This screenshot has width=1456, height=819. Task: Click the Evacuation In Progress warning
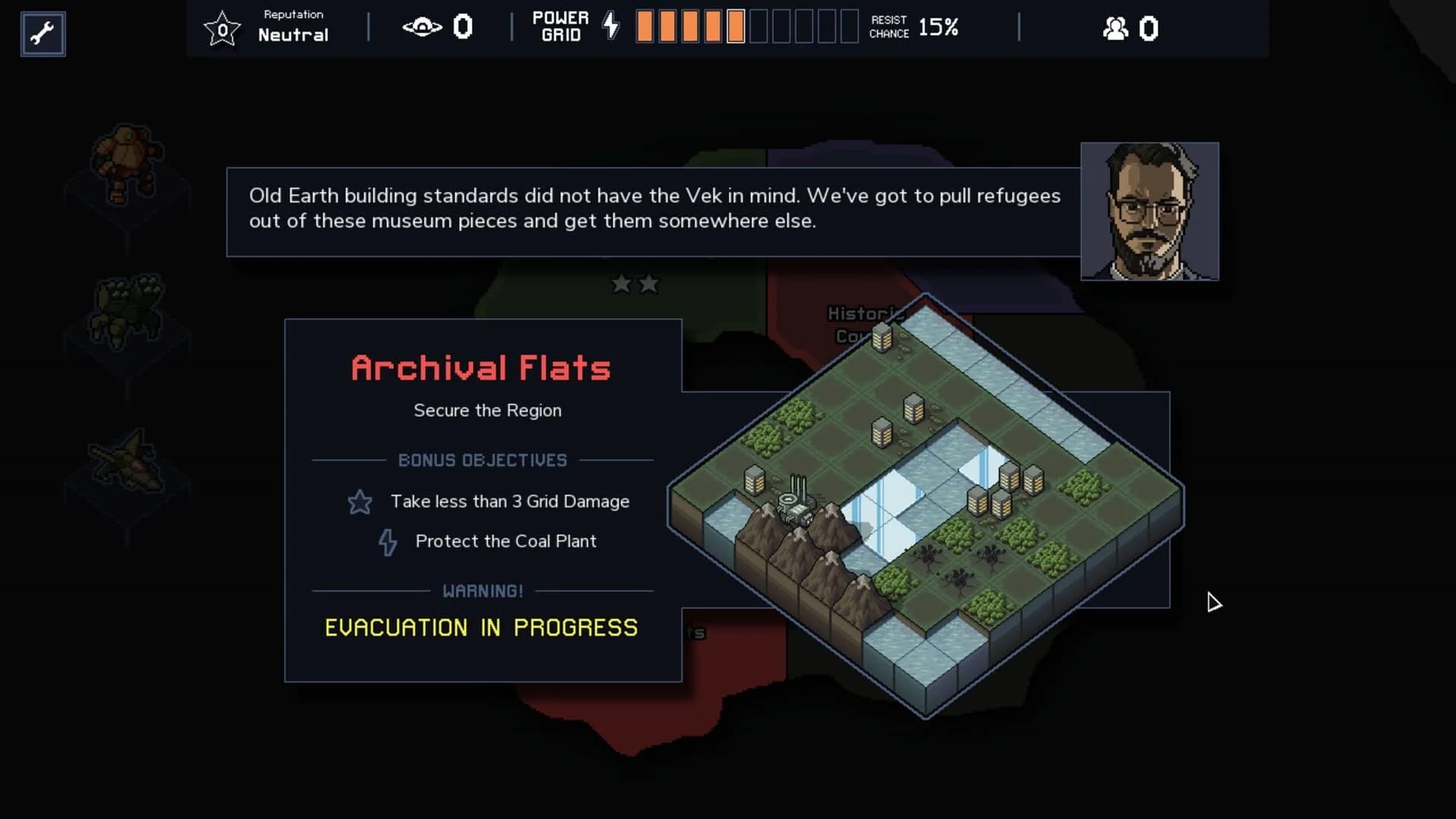(481, 627)
